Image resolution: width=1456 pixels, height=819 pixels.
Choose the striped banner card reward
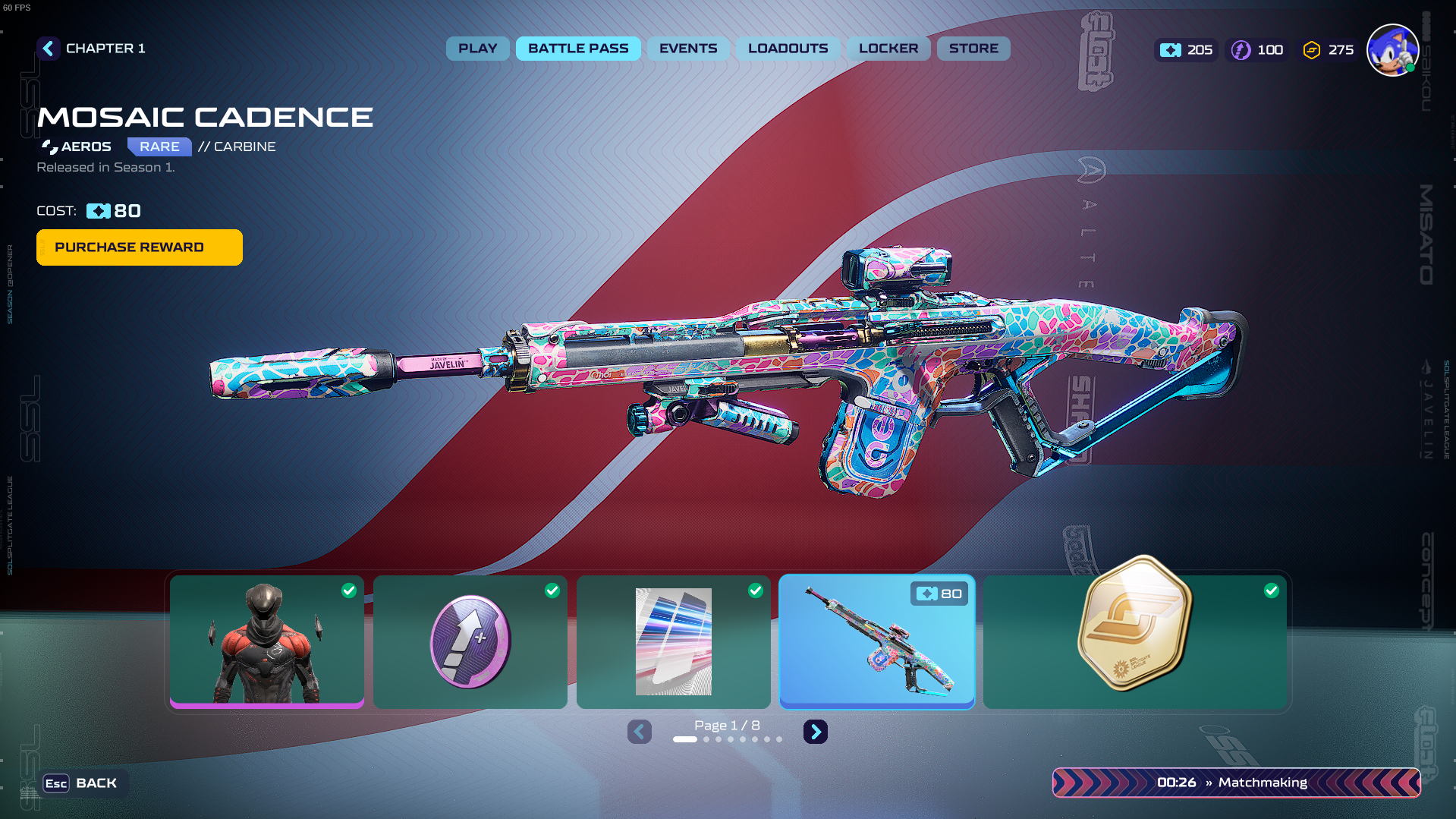click(674, 641)
